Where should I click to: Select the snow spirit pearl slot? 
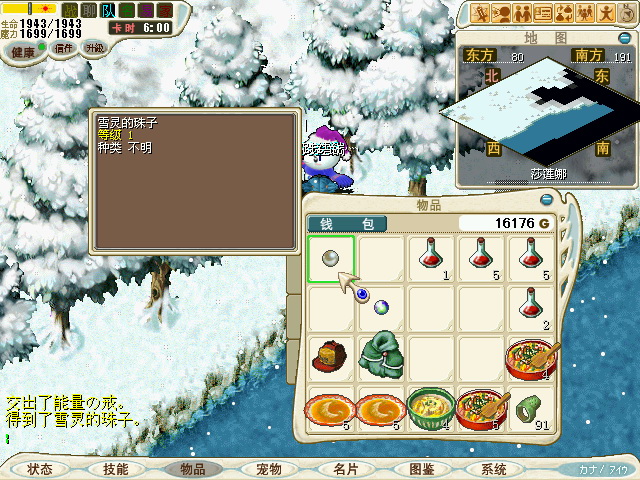(331, 259)
